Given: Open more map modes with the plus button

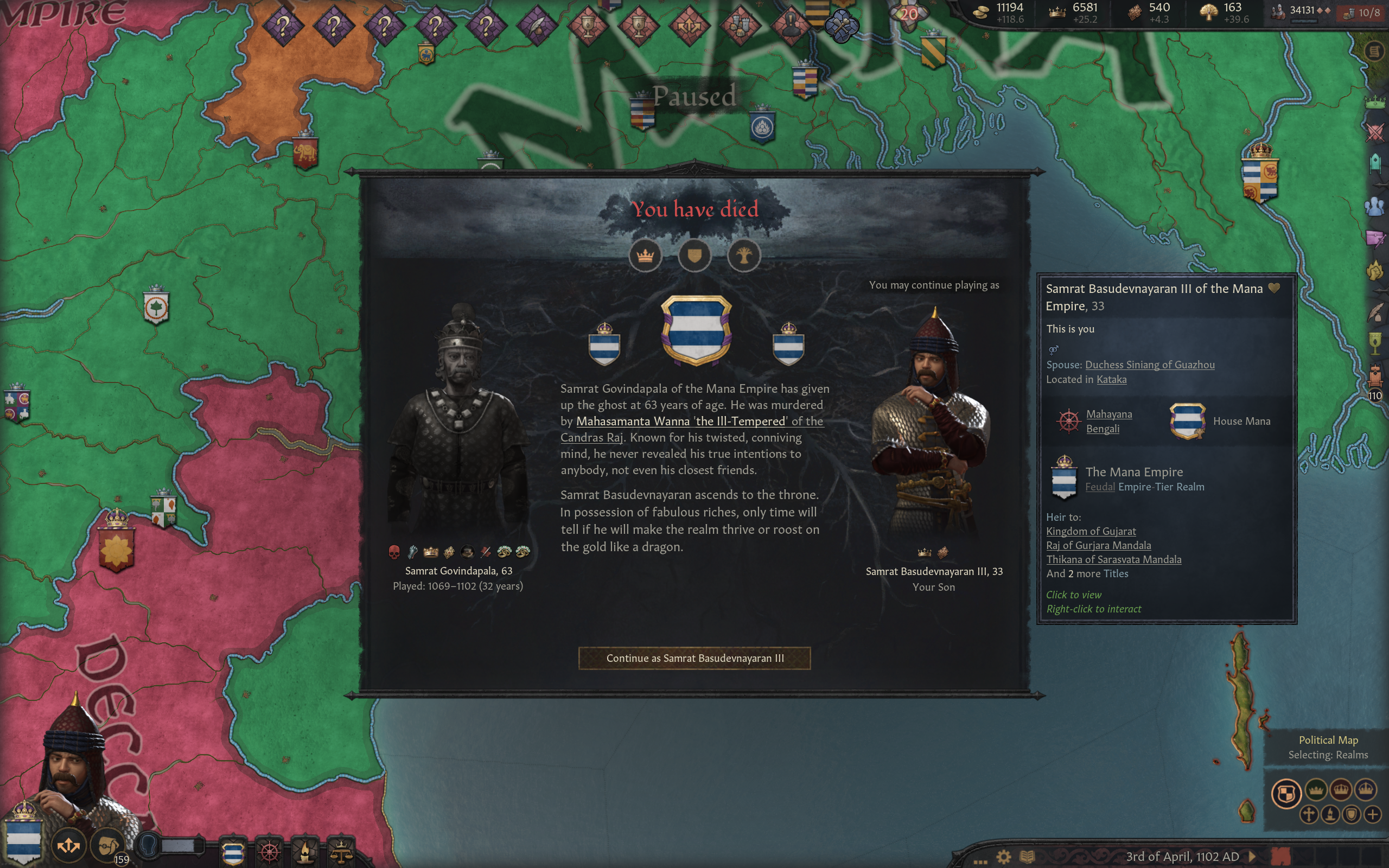Looking at the screenshot, I should point(1373,815).
